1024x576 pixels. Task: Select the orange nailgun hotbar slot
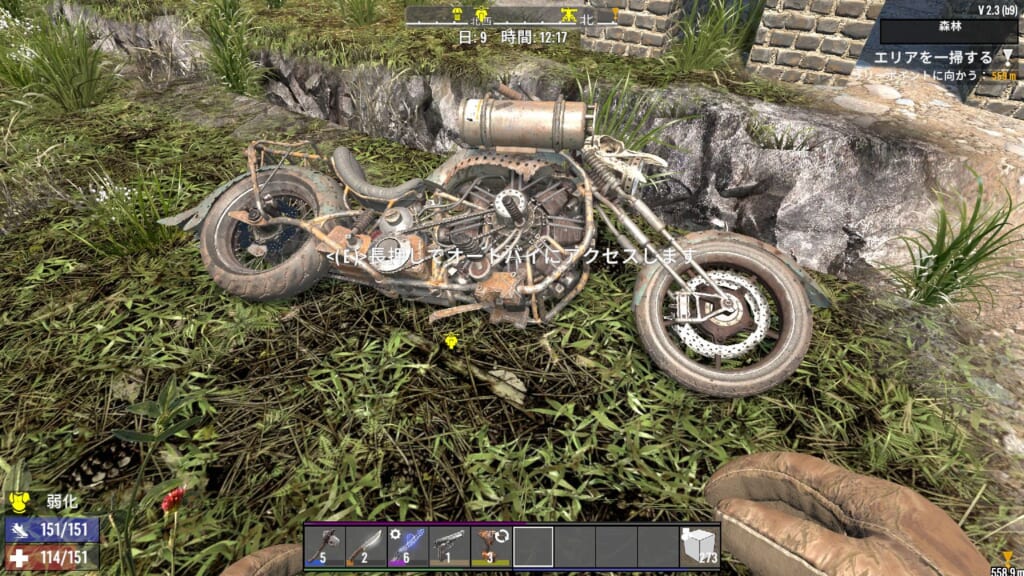[491, 546]
